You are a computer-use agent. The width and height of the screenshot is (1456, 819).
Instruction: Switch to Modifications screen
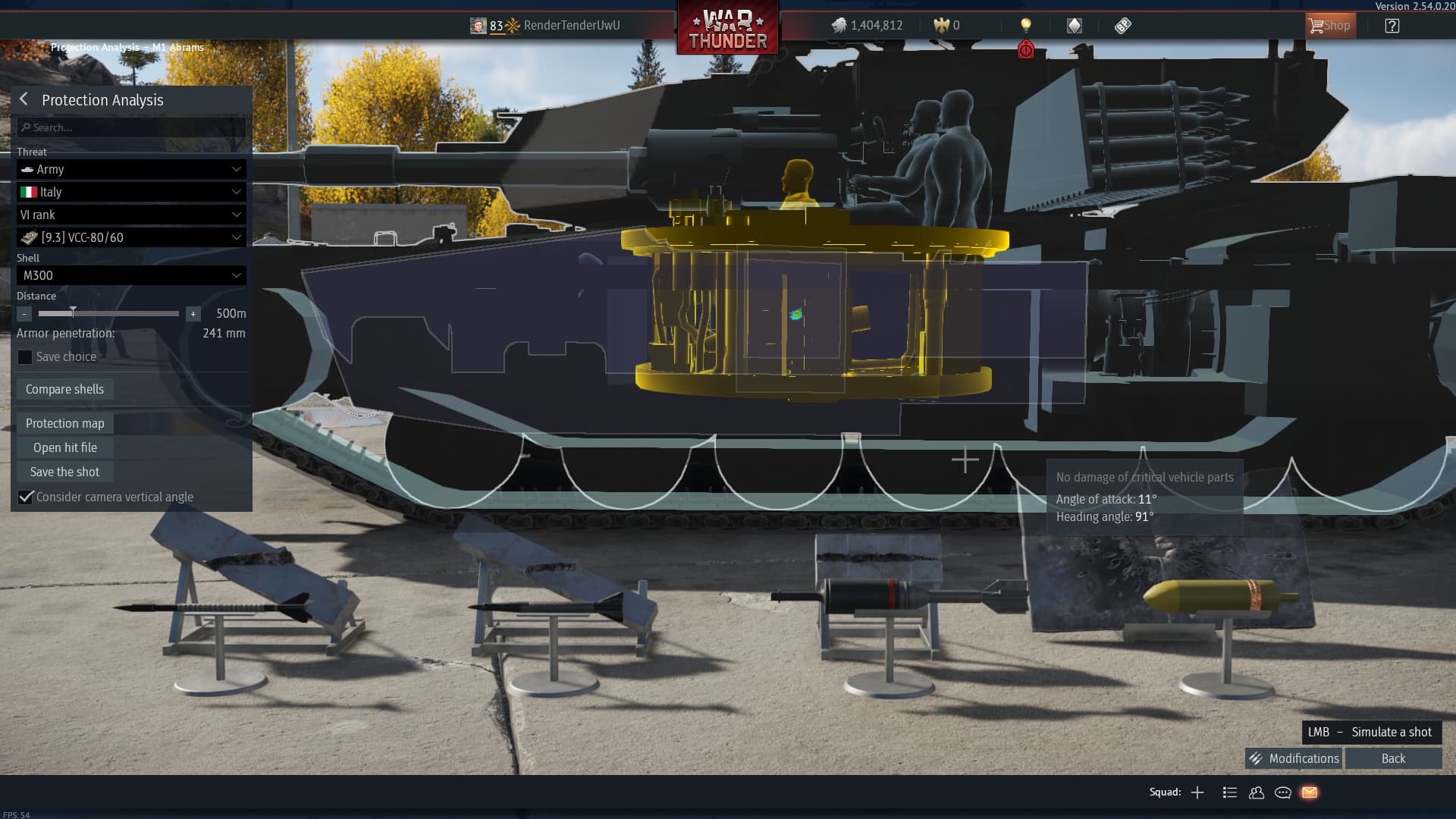pos(1293,758)
